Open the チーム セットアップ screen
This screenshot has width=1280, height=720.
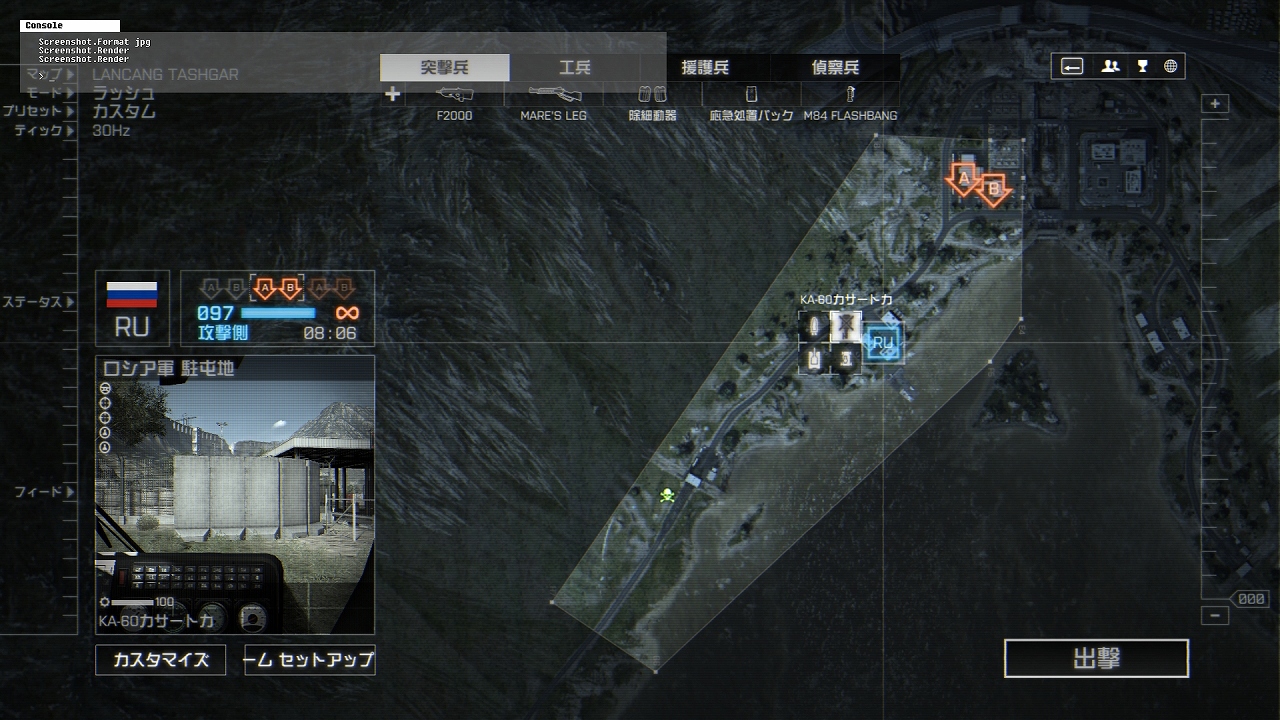pyautogui.click(x=310, y=660)
